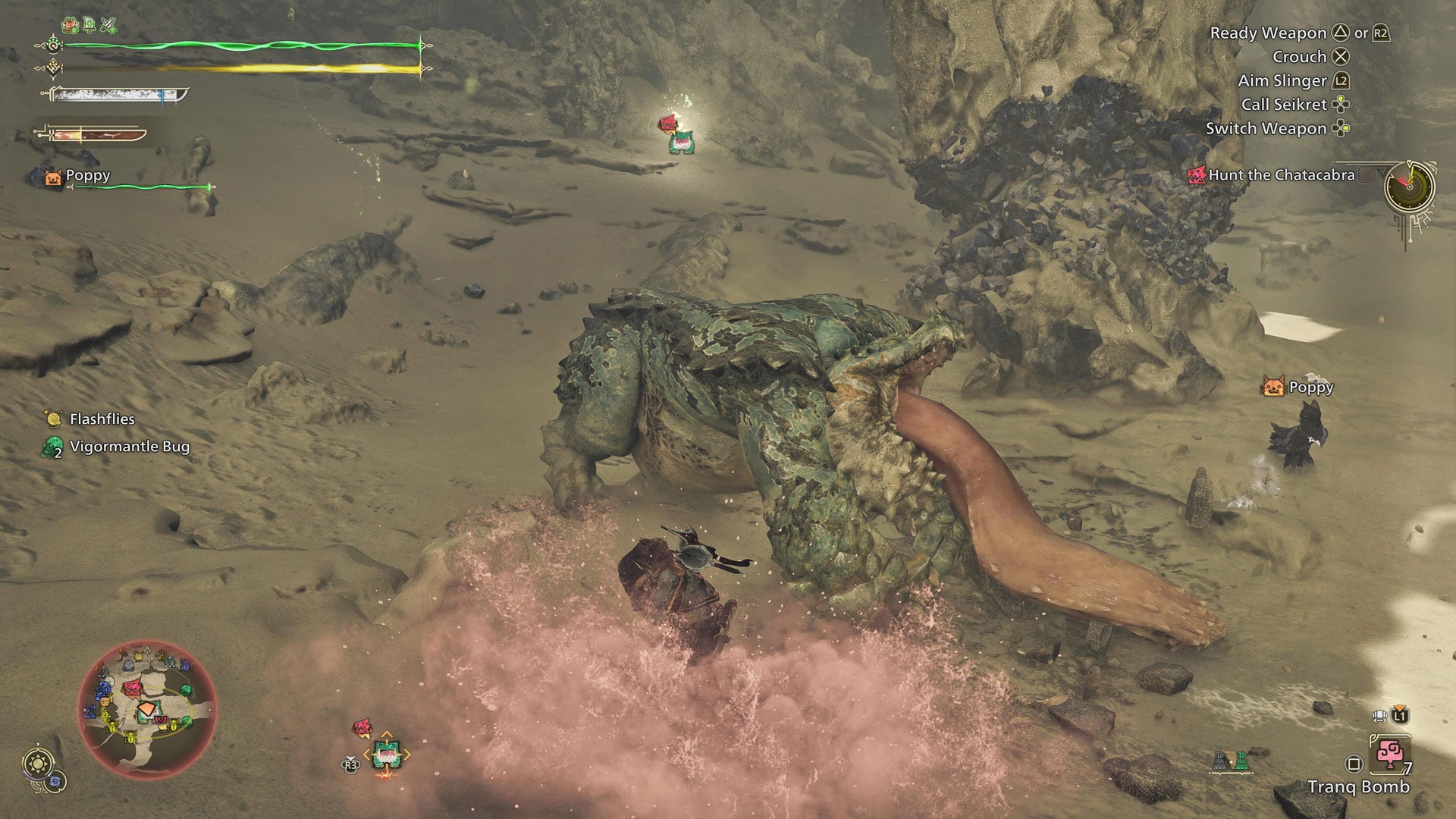Select the Chatacabra monster icon beside the quest objective
1456x819 pixels.
click(1198, 176)
